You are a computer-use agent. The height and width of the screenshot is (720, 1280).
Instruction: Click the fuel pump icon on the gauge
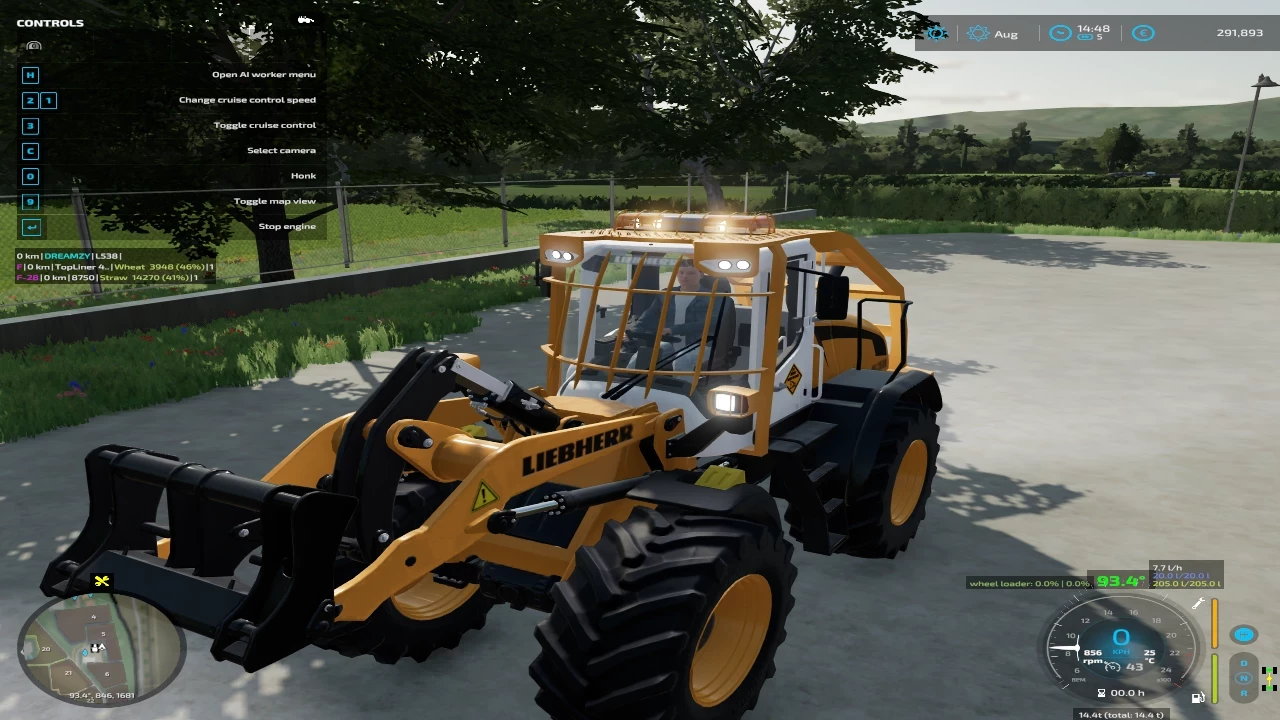[x=1198, y=698]
